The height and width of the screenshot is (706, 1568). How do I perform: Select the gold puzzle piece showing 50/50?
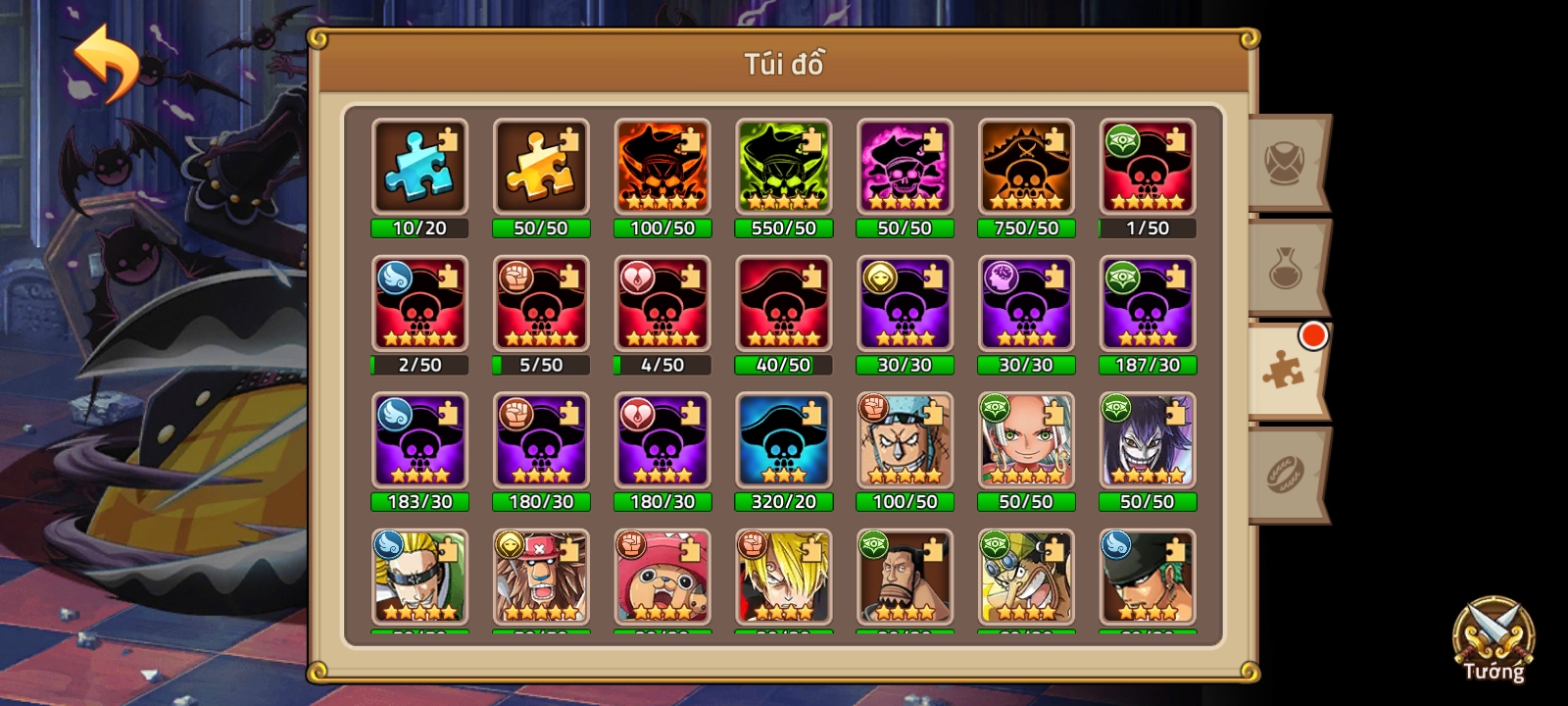coord(540,169)
